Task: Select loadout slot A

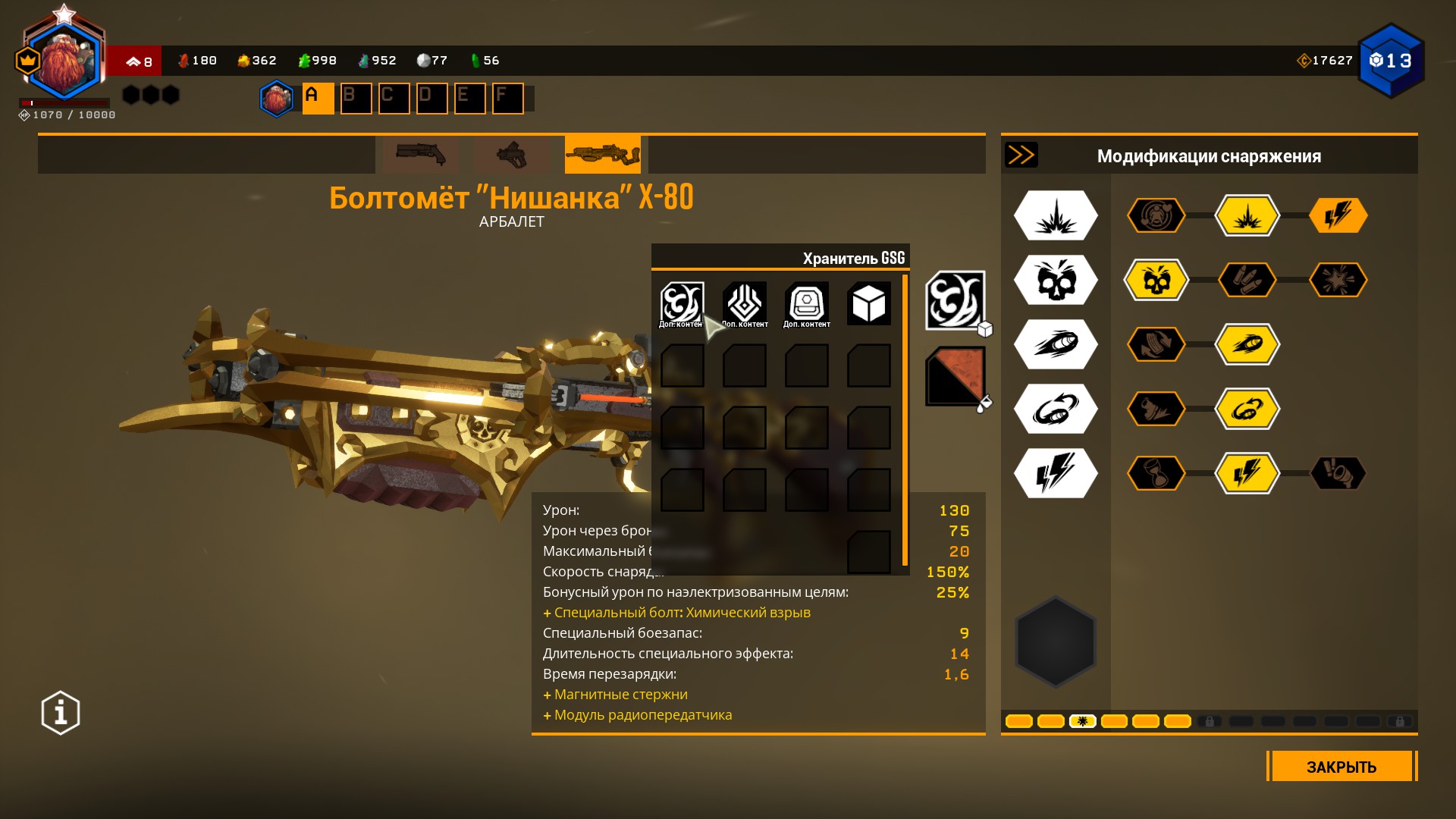Action: tap(318, 99)
